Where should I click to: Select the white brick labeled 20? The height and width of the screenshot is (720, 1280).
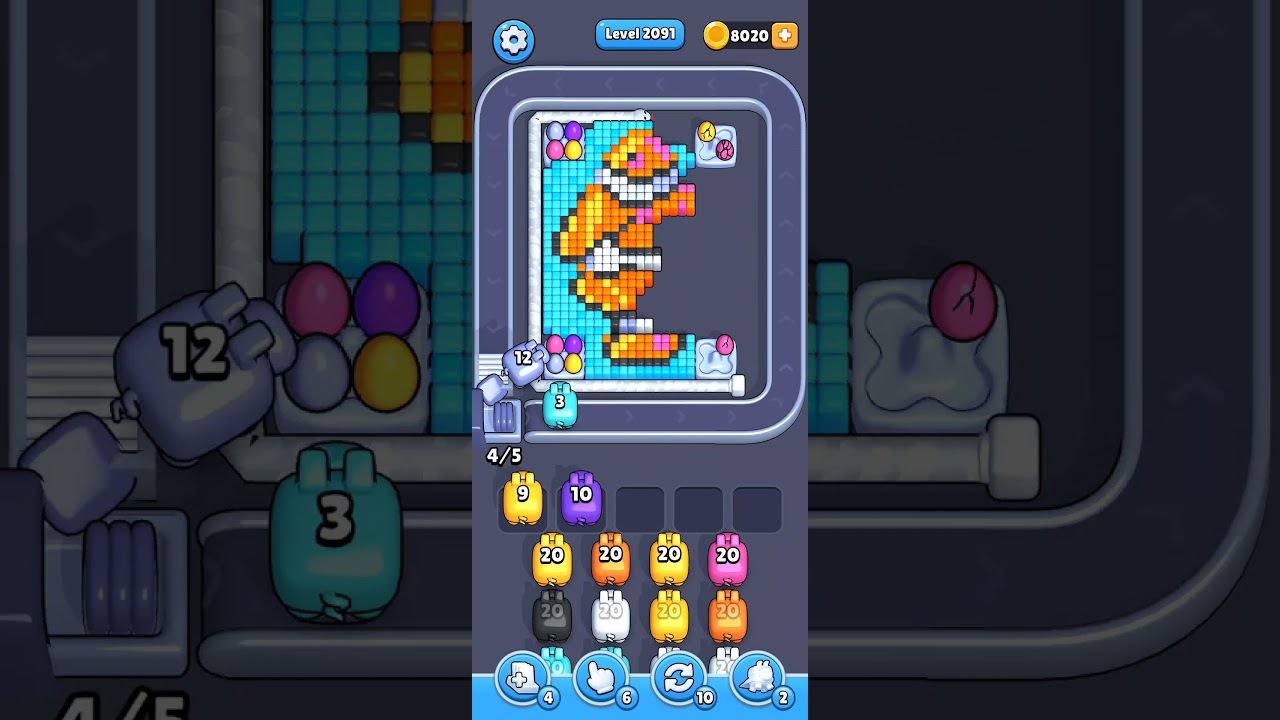pos(610,612)
